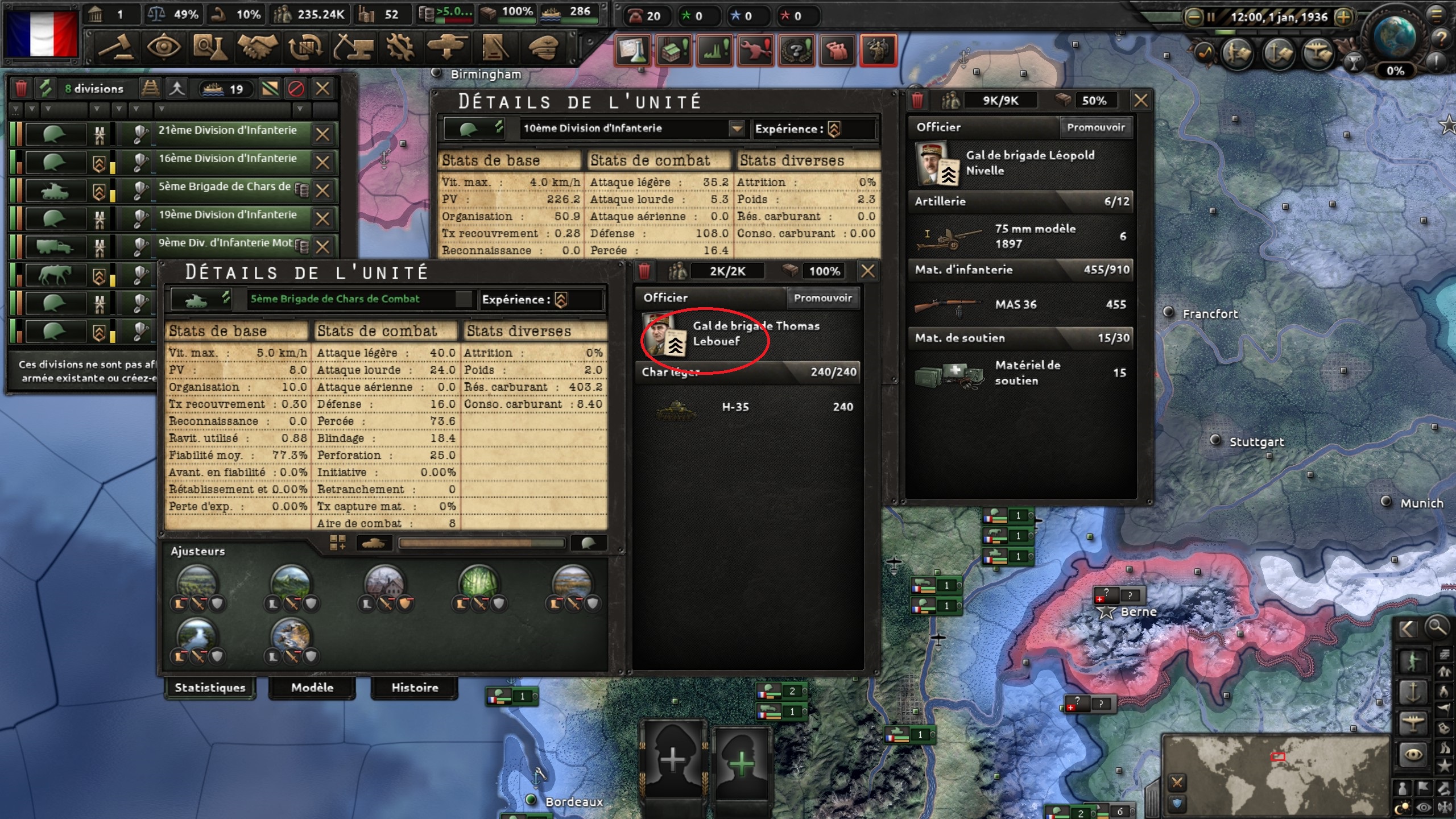Click Promouvoir for Thomas Lebouef

pyautogui.click(x=824, y=297)
